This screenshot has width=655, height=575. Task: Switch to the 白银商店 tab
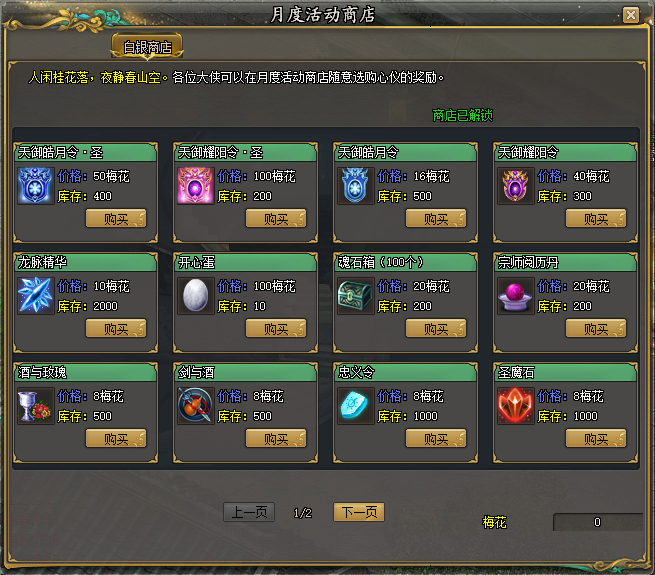[x=147, y=47]
